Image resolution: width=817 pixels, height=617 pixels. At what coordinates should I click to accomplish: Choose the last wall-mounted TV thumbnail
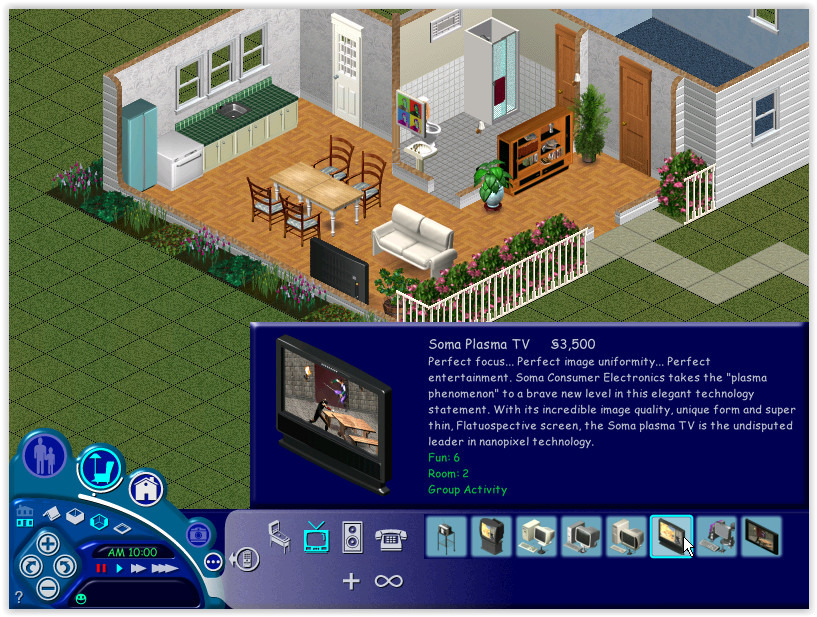coord(761,537)
